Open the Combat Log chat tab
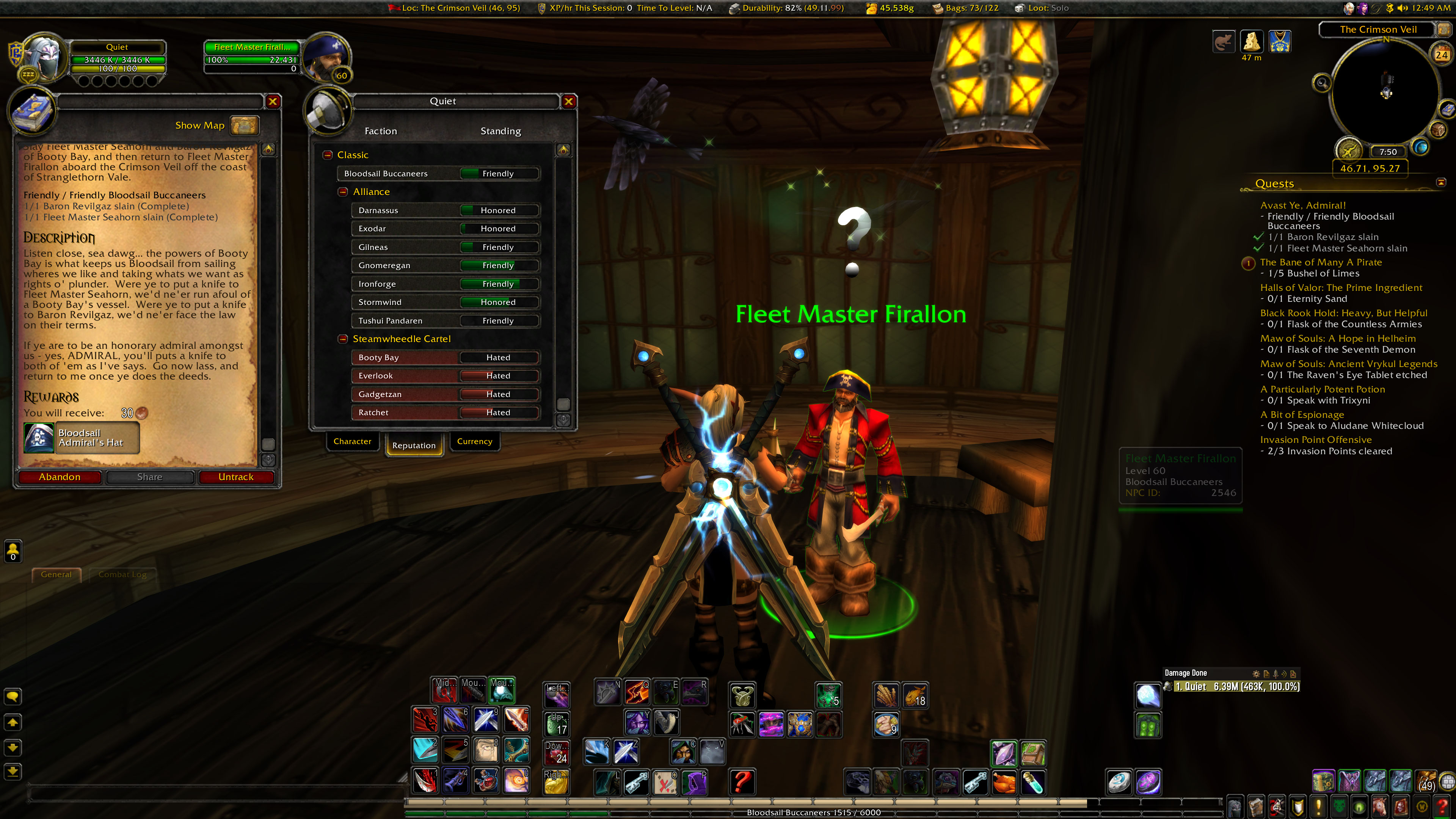The width and height of the screenshot is (1456, 819). click(122, 574)
